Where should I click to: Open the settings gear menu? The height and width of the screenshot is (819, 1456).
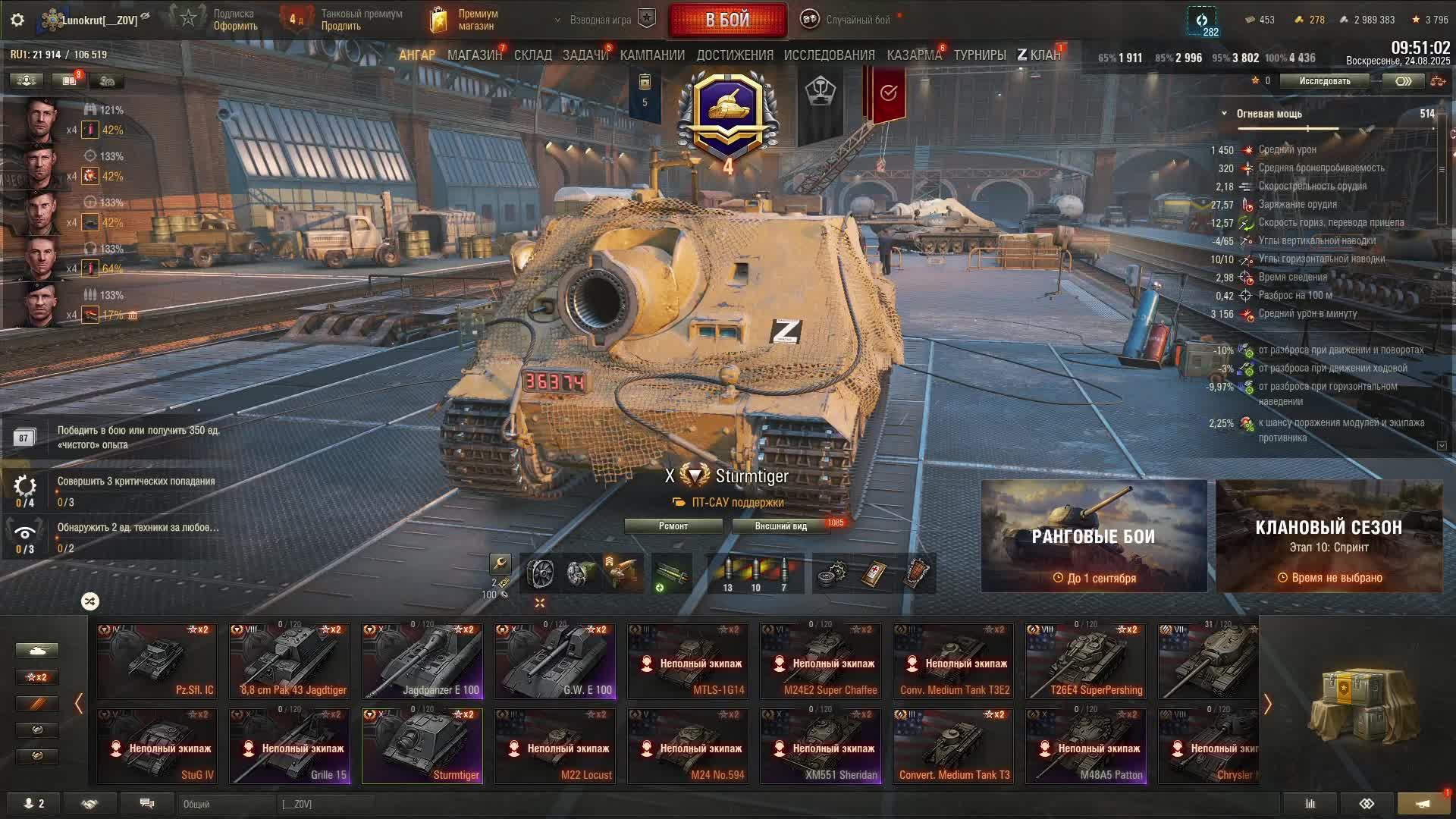coord(17,20)
